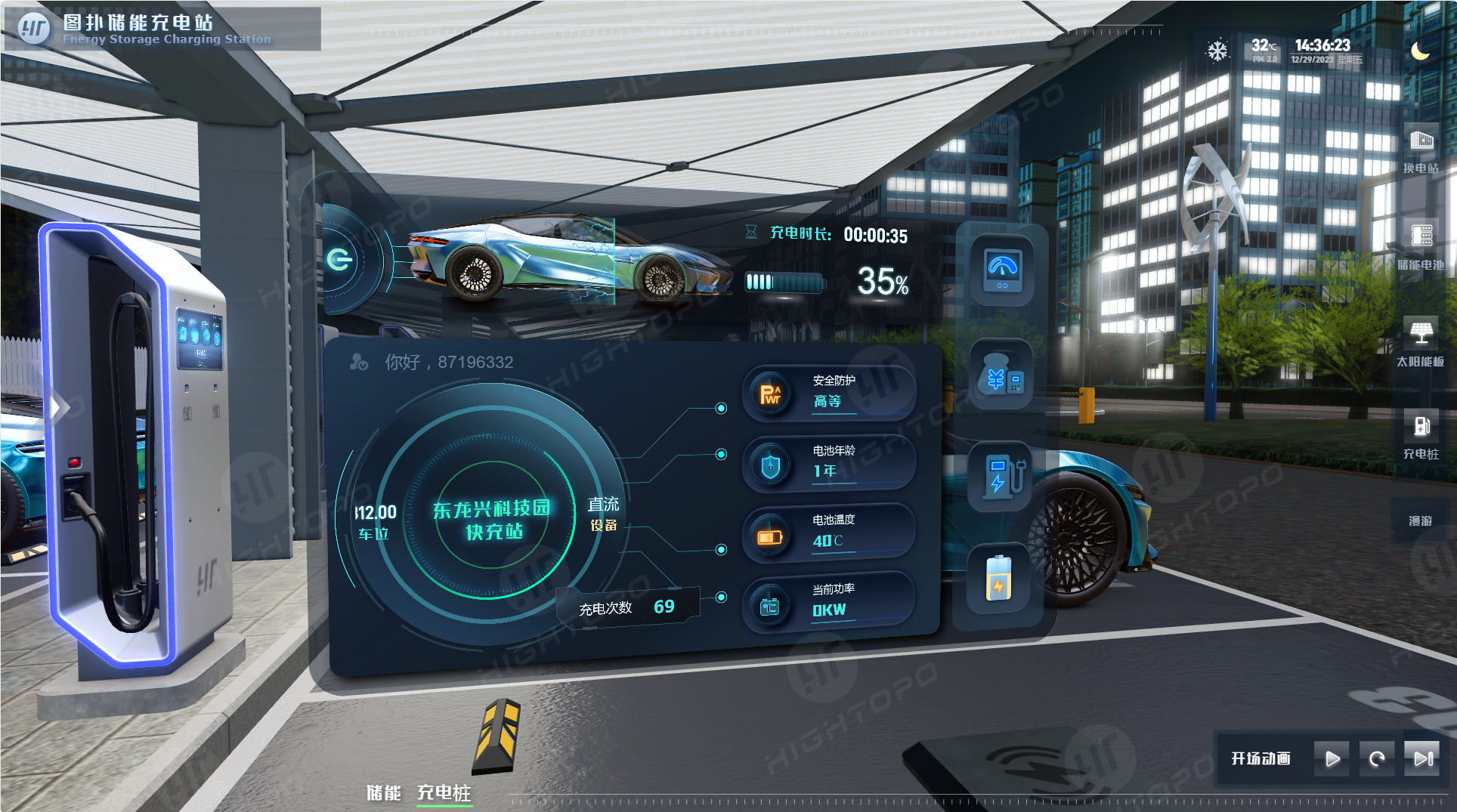Screen dimensions: 1457x812
Task: Expand the left side panel arrow
Action: [x=56, y=408]
